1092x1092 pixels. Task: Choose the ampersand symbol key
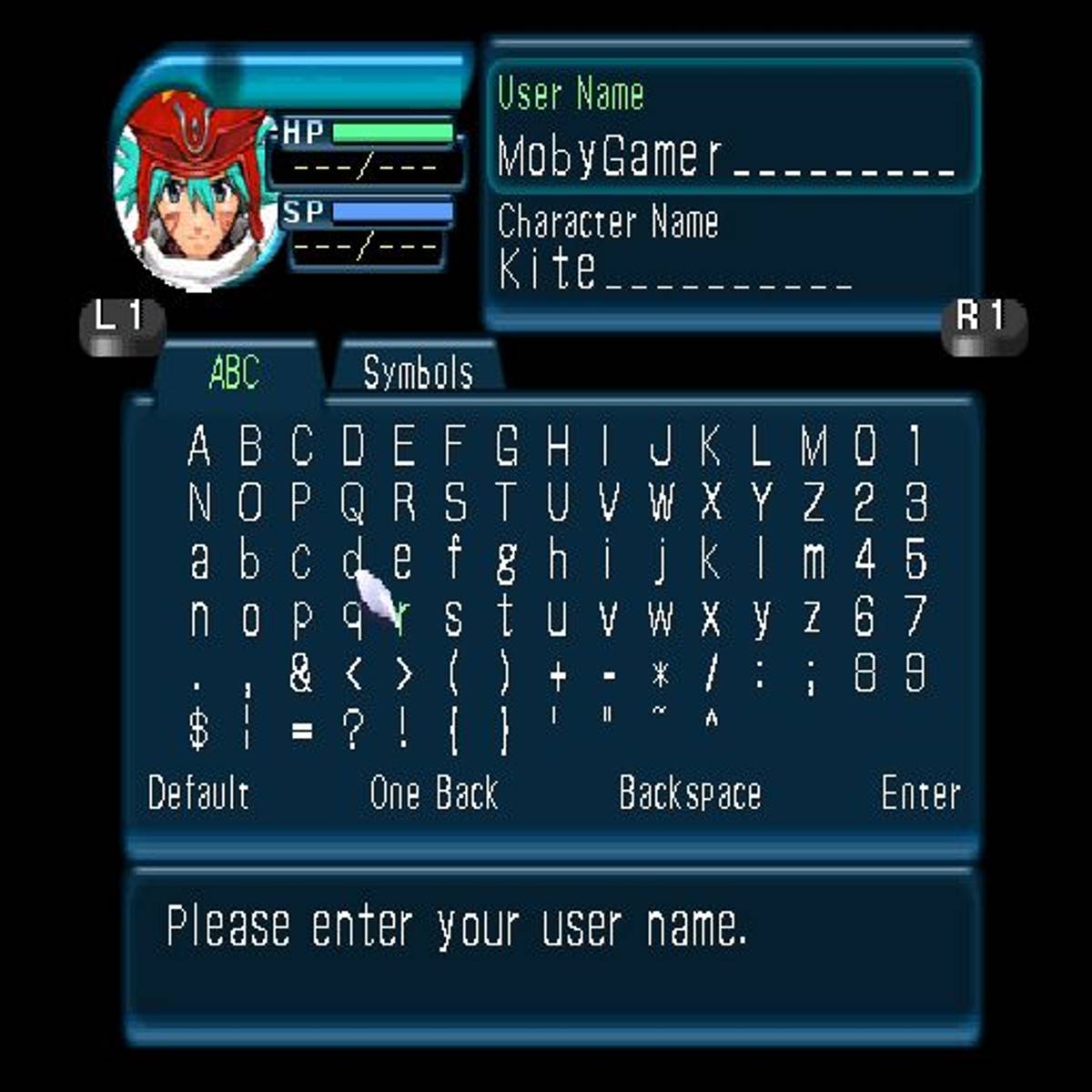coord(301,673)
